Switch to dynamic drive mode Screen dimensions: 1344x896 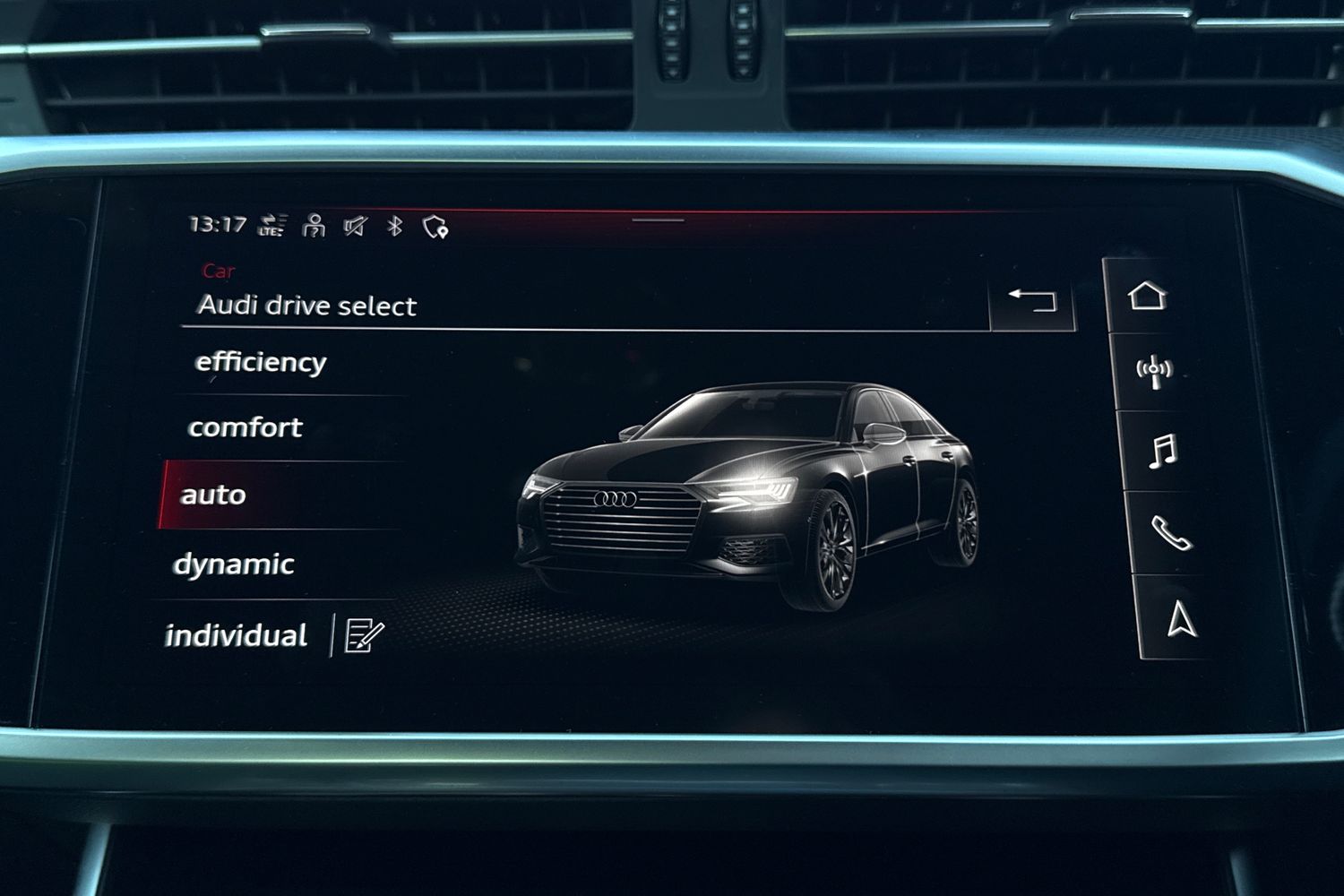tap(234, 564)
